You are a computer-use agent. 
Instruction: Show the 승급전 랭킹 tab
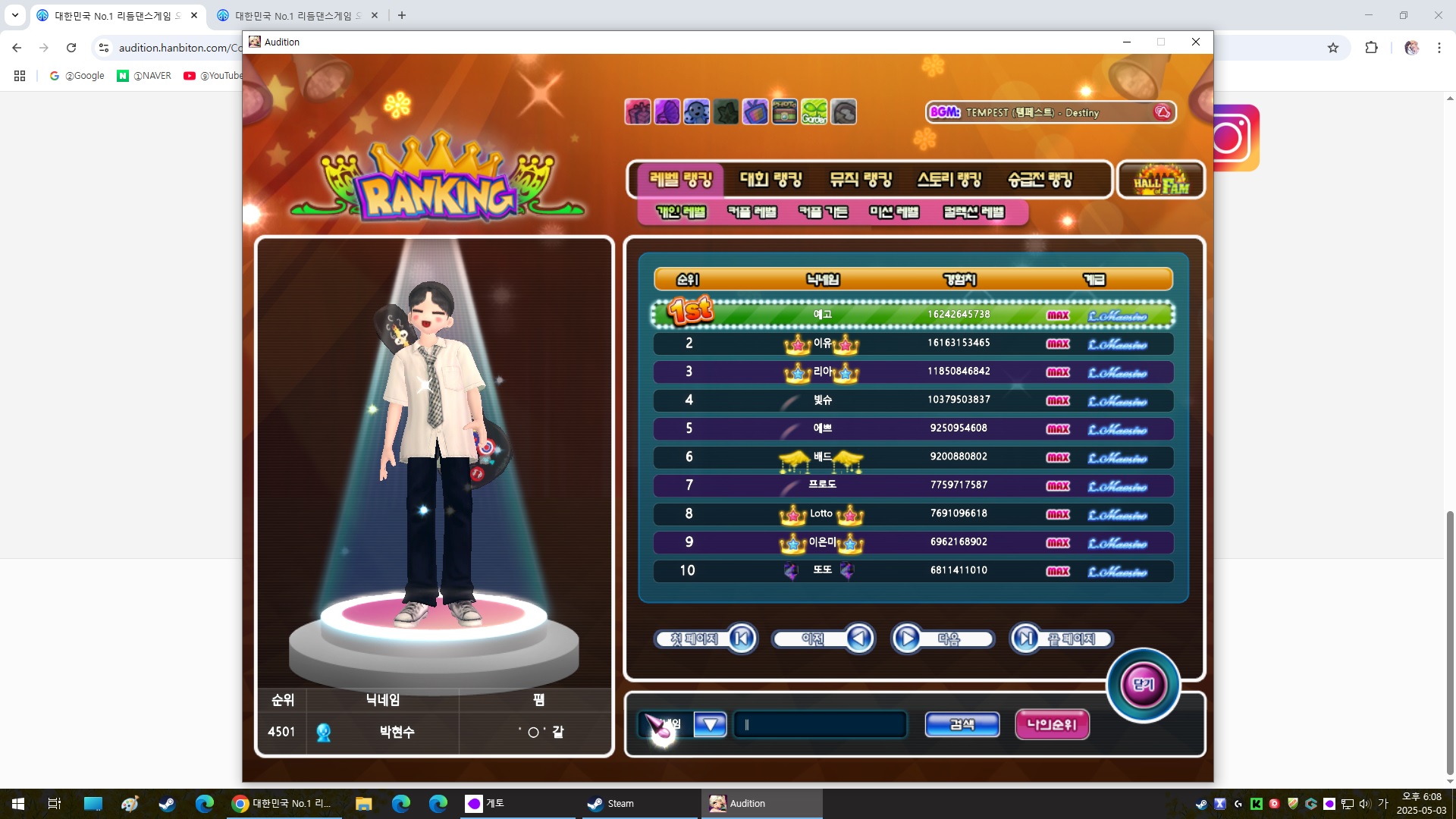tap(1040, 180)
